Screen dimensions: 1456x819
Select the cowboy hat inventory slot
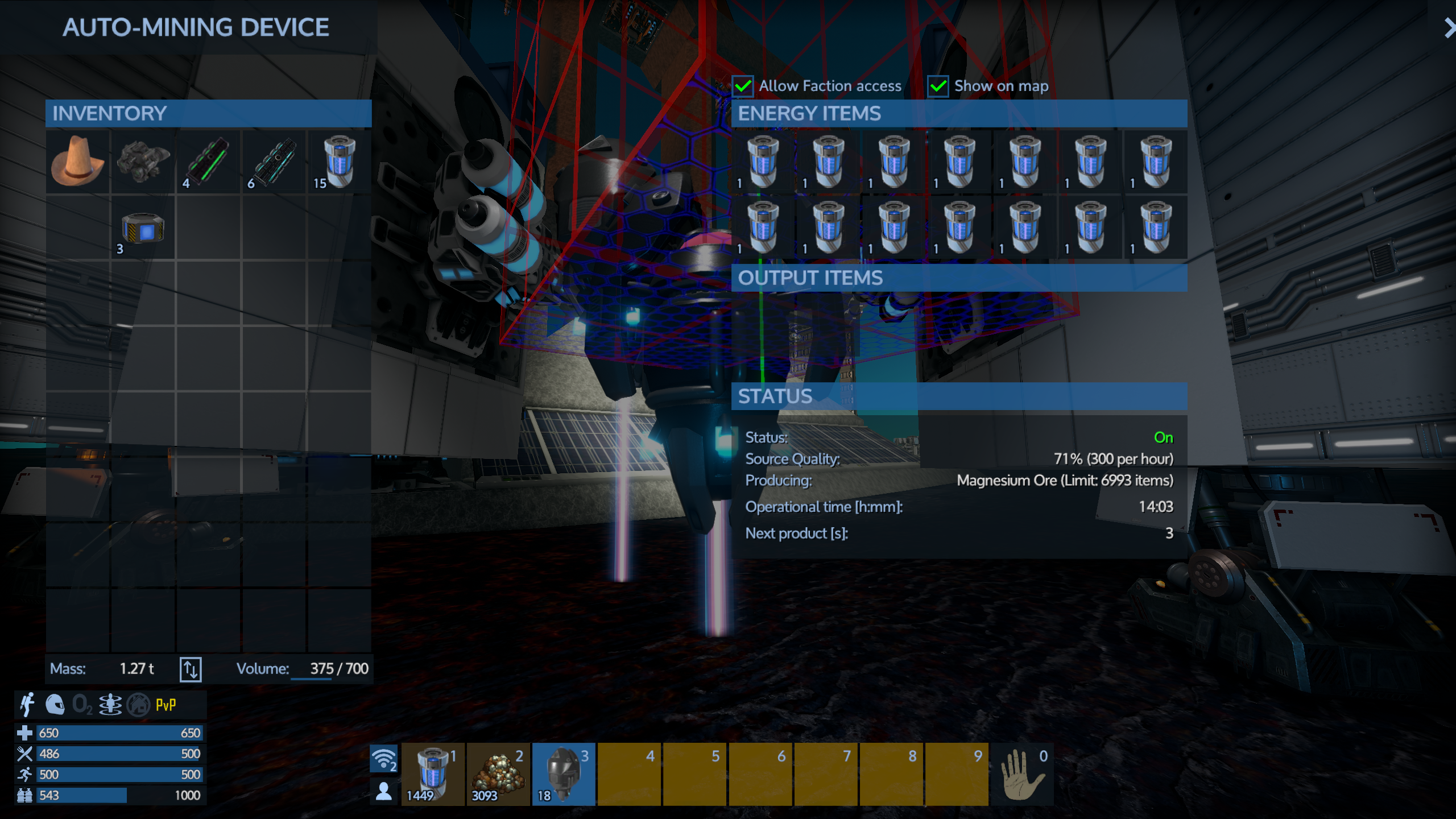coord(78,162)
